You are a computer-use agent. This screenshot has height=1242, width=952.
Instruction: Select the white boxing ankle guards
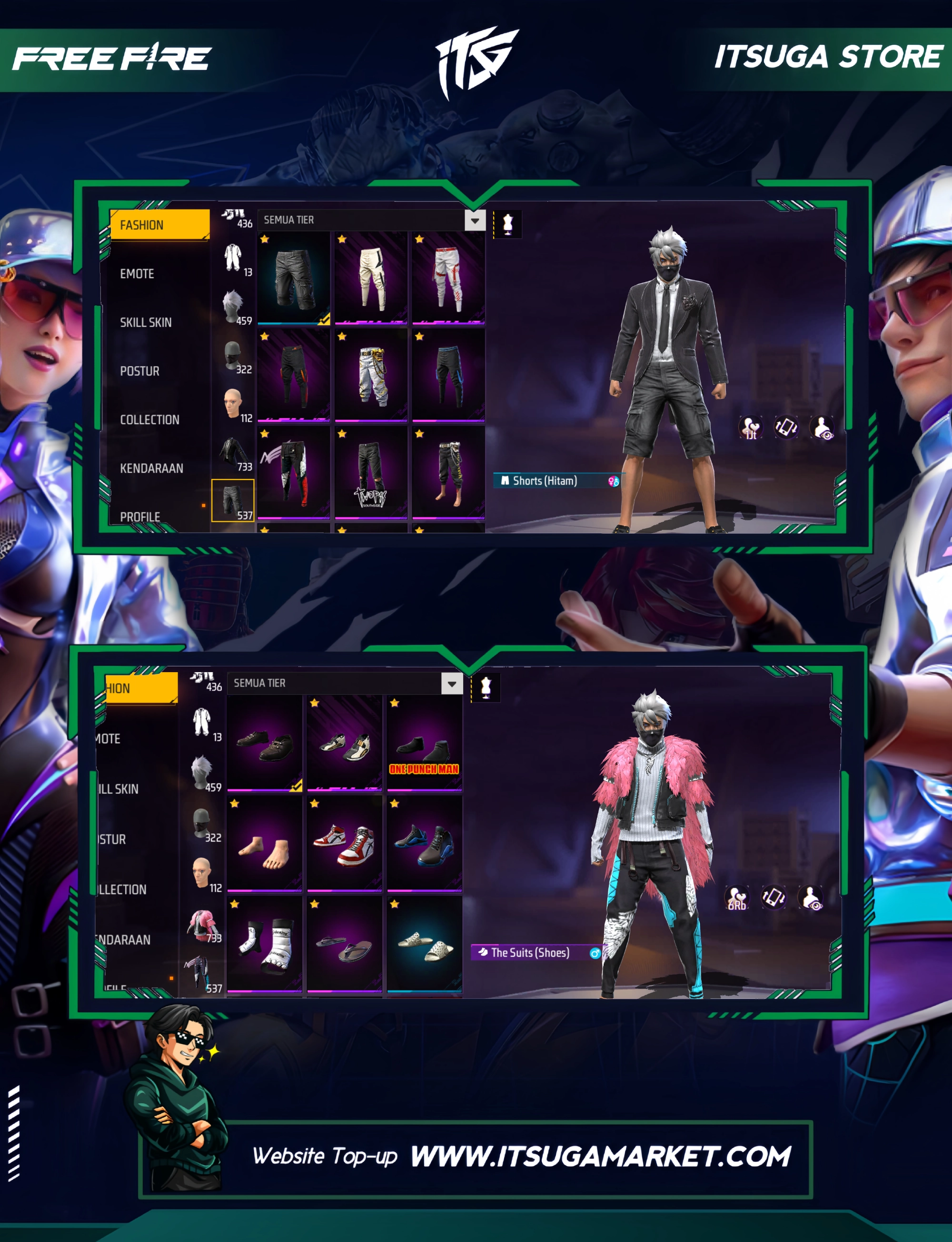265,944
